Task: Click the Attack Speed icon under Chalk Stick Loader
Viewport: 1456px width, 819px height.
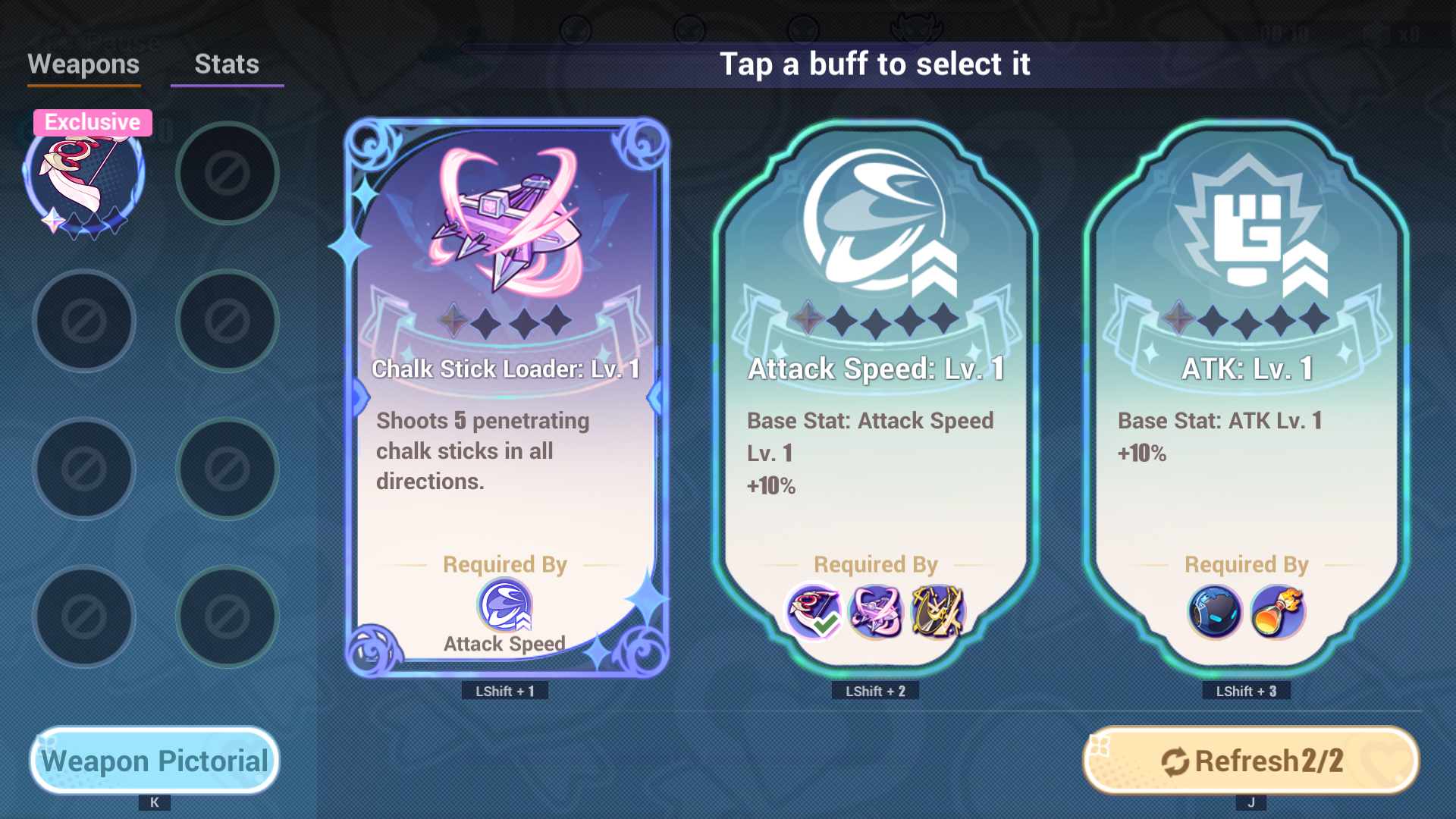Action: tap(505, 606)
